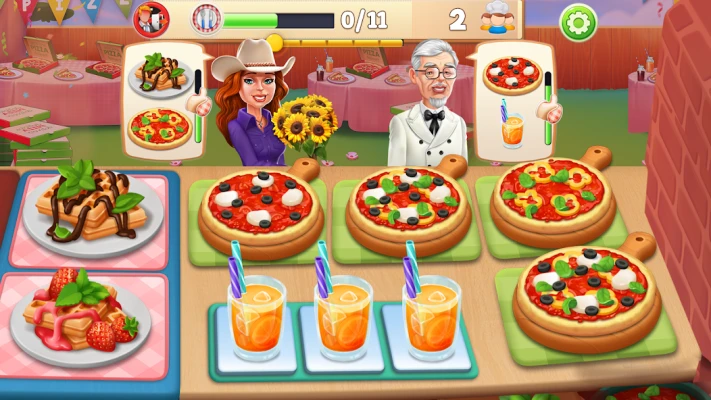Tap the red character icon in top bar
Image resolution: width=711 pixels, height=400 pixels.
pos(148,18)
